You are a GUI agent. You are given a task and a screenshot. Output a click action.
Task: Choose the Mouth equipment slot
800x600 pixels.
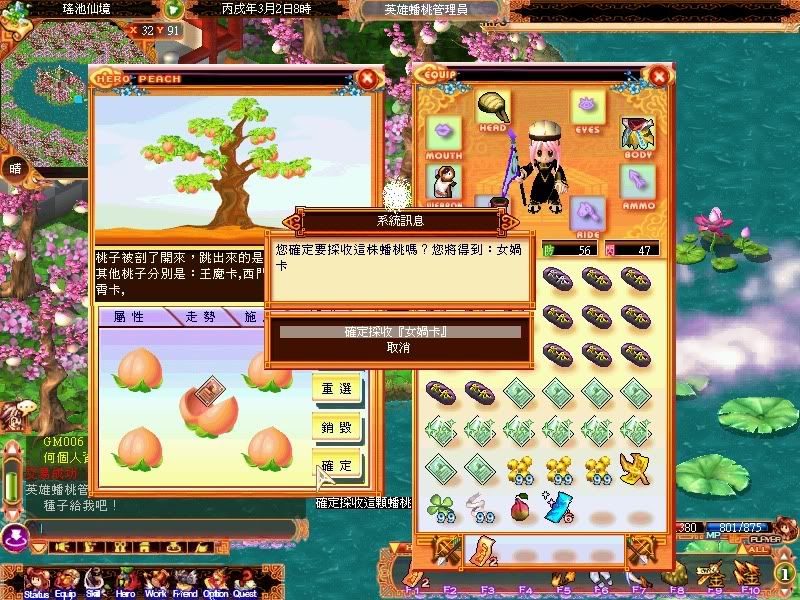tap(443, 133)
